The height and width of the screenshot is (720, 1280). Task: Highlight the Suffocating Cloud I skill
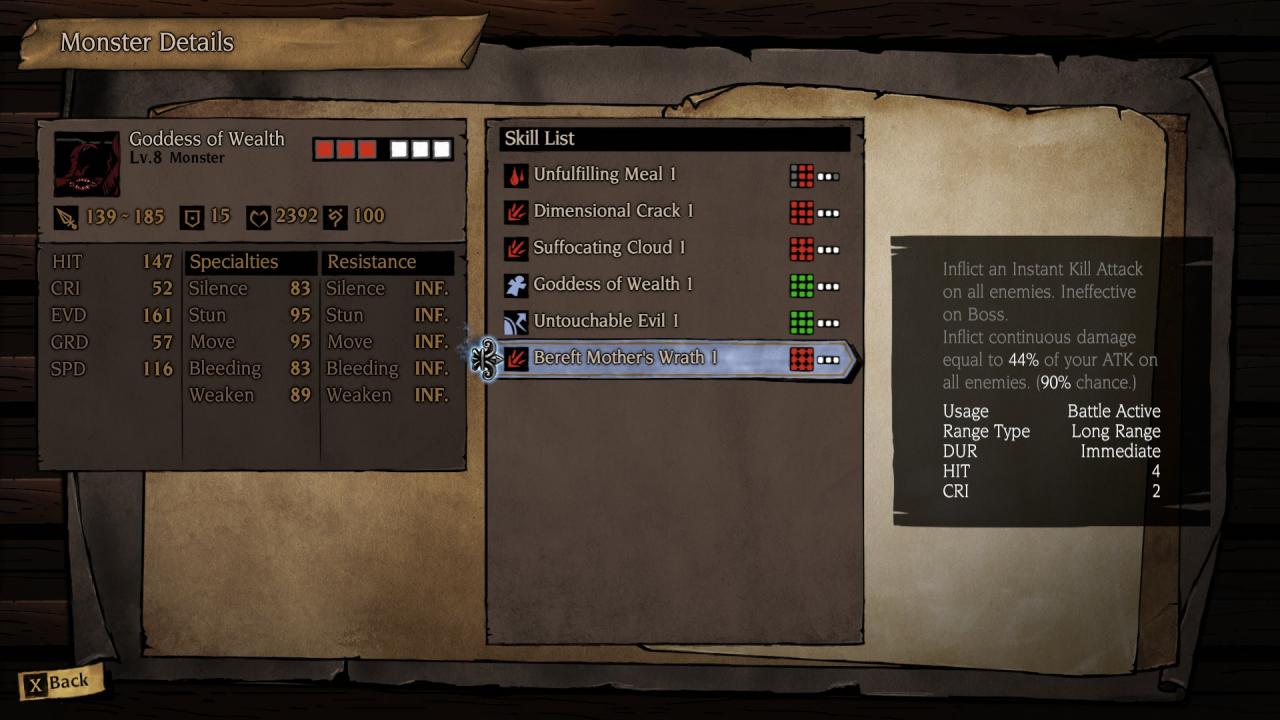[x=609, y=248]
